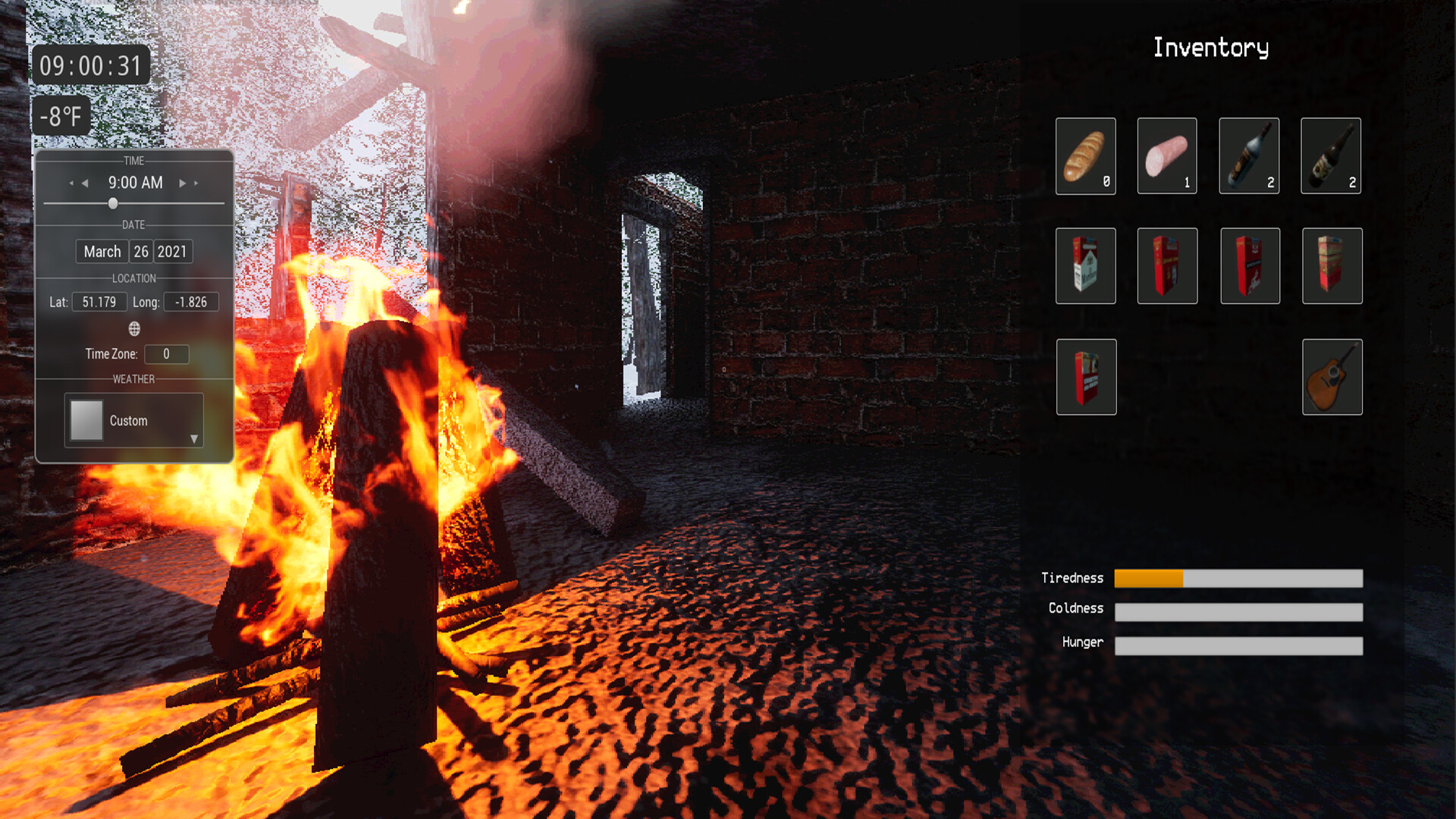Click the globe icon under Location
This screenshot has height=819, width=1456.
135,329
